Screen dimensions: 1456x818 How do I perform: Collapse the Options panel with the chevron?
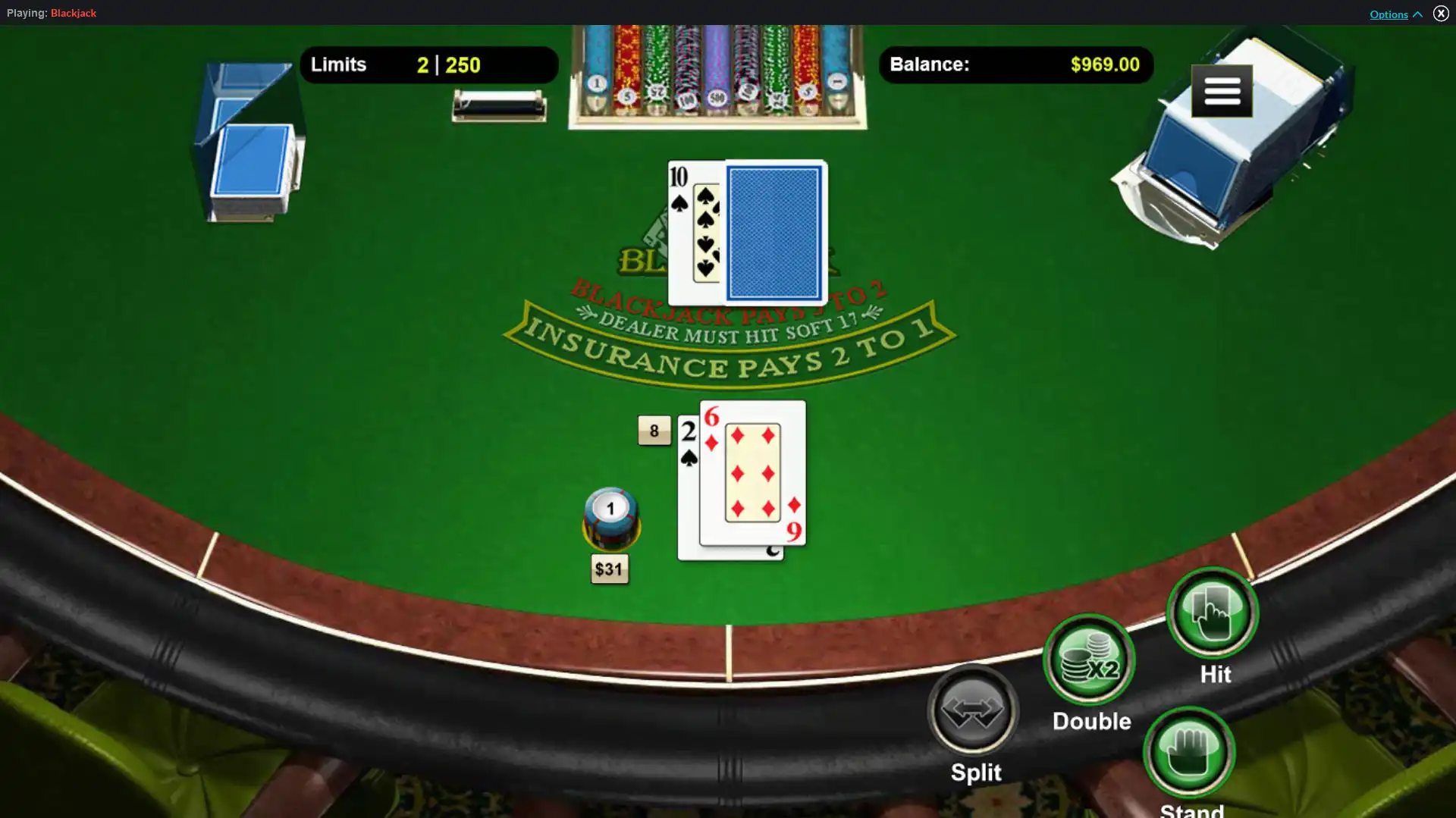(x=1420, y=14)
